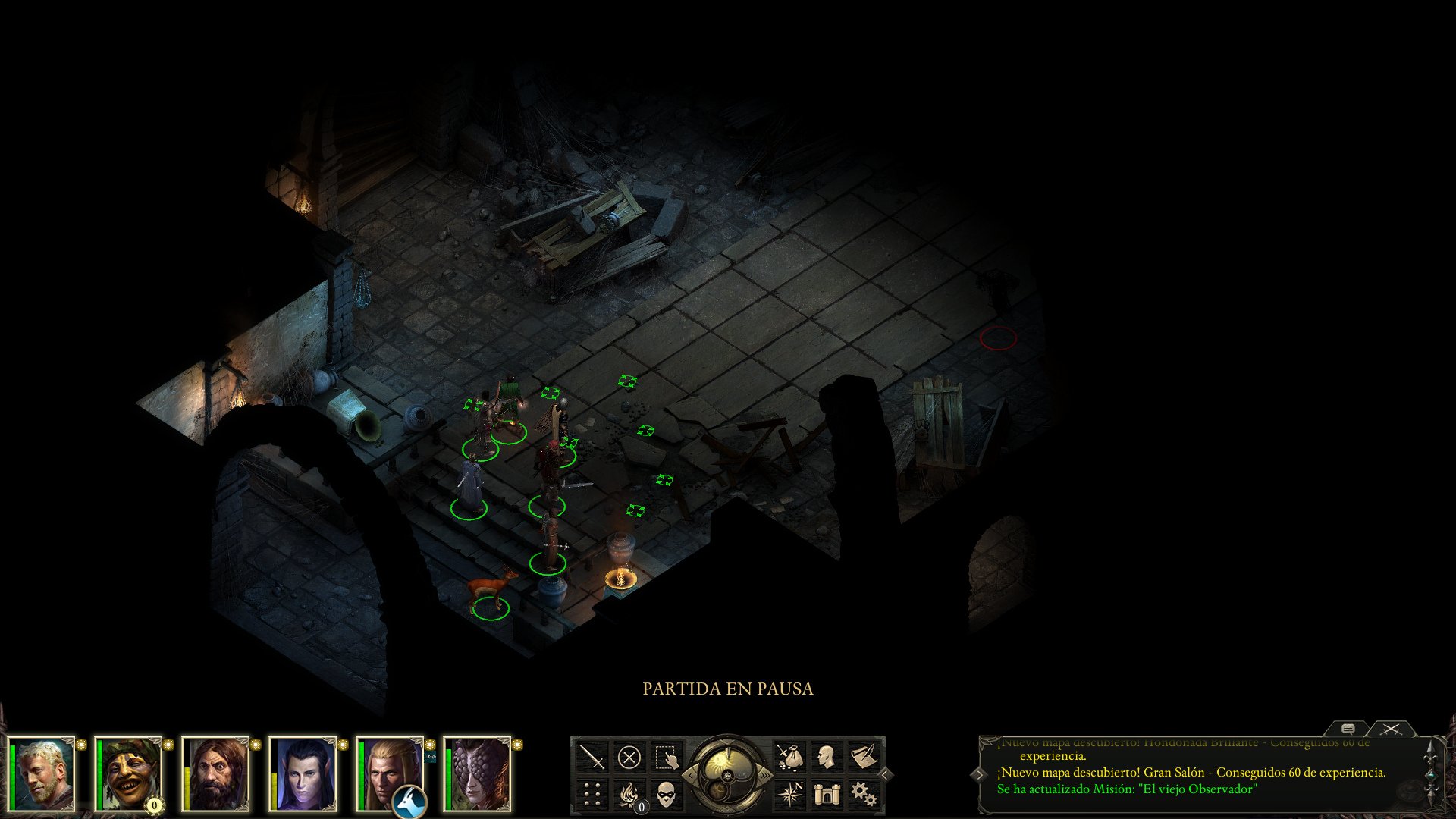This screenshot has width=1456, height=819.
Task: Toggle stealth mode with the mask icon
Action: click(664, 795)
